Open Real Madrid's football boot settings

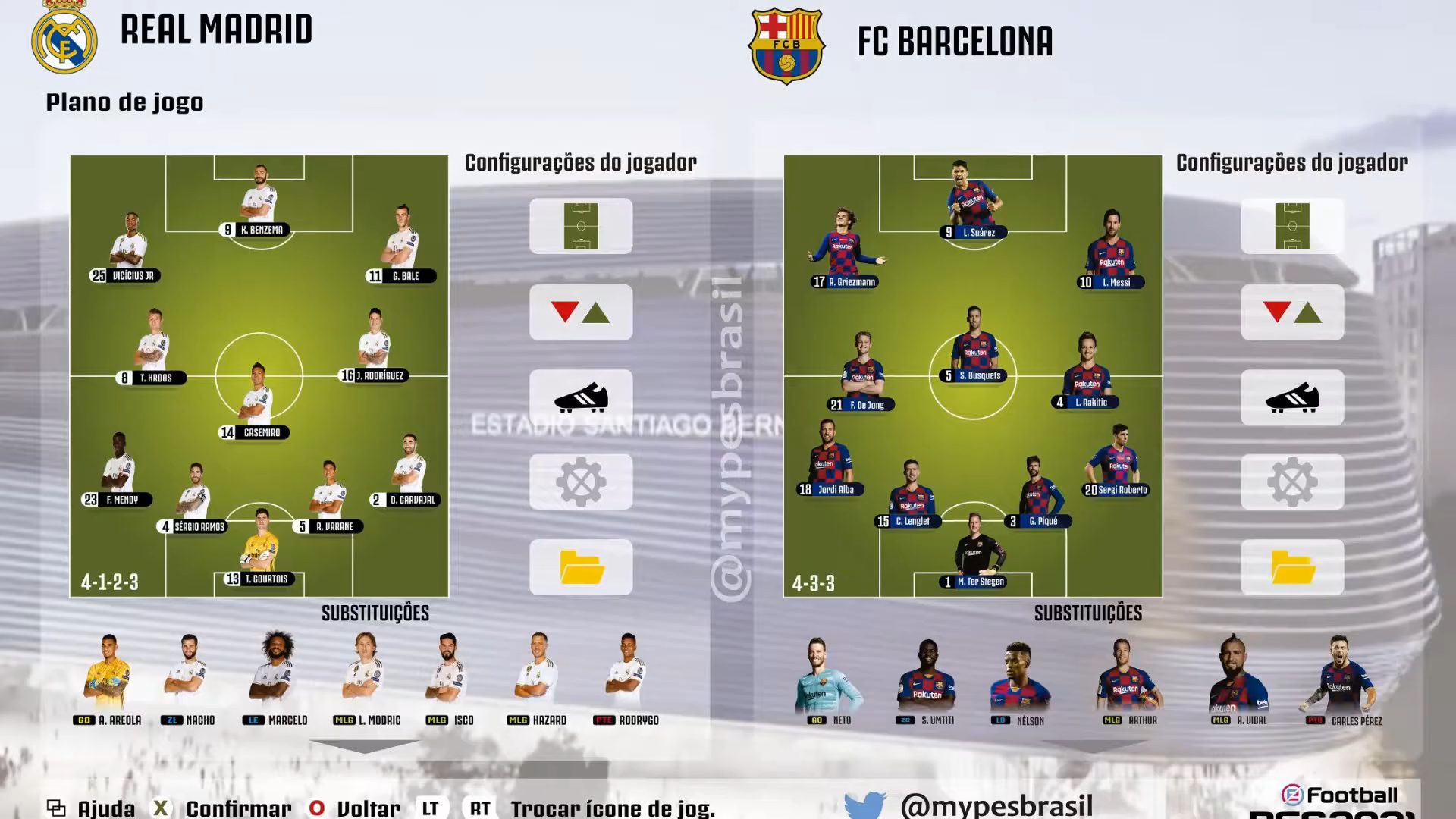[581, 397]
